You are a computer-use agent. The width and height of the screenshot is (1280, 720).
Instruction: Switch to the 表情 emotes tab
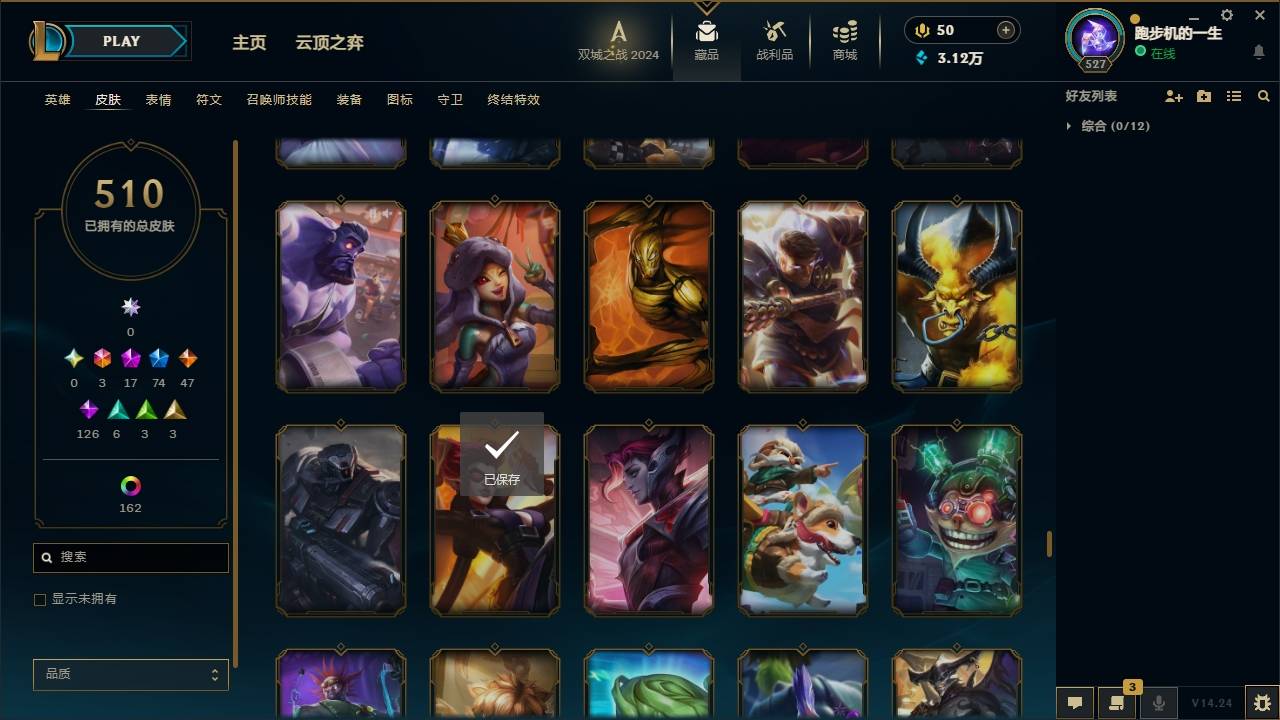159,99
